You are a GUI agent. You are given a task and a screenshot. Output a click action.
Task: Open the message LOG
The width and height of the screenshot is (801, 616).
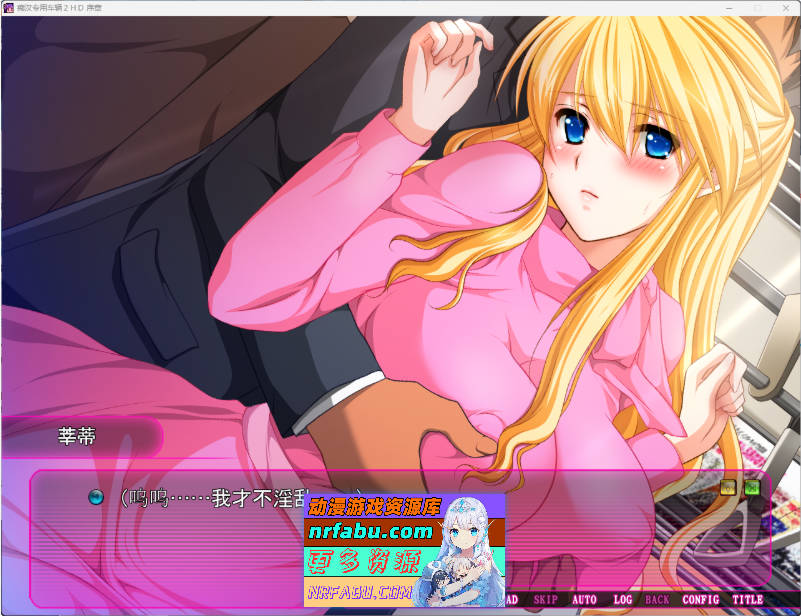(x=622, y=600)
